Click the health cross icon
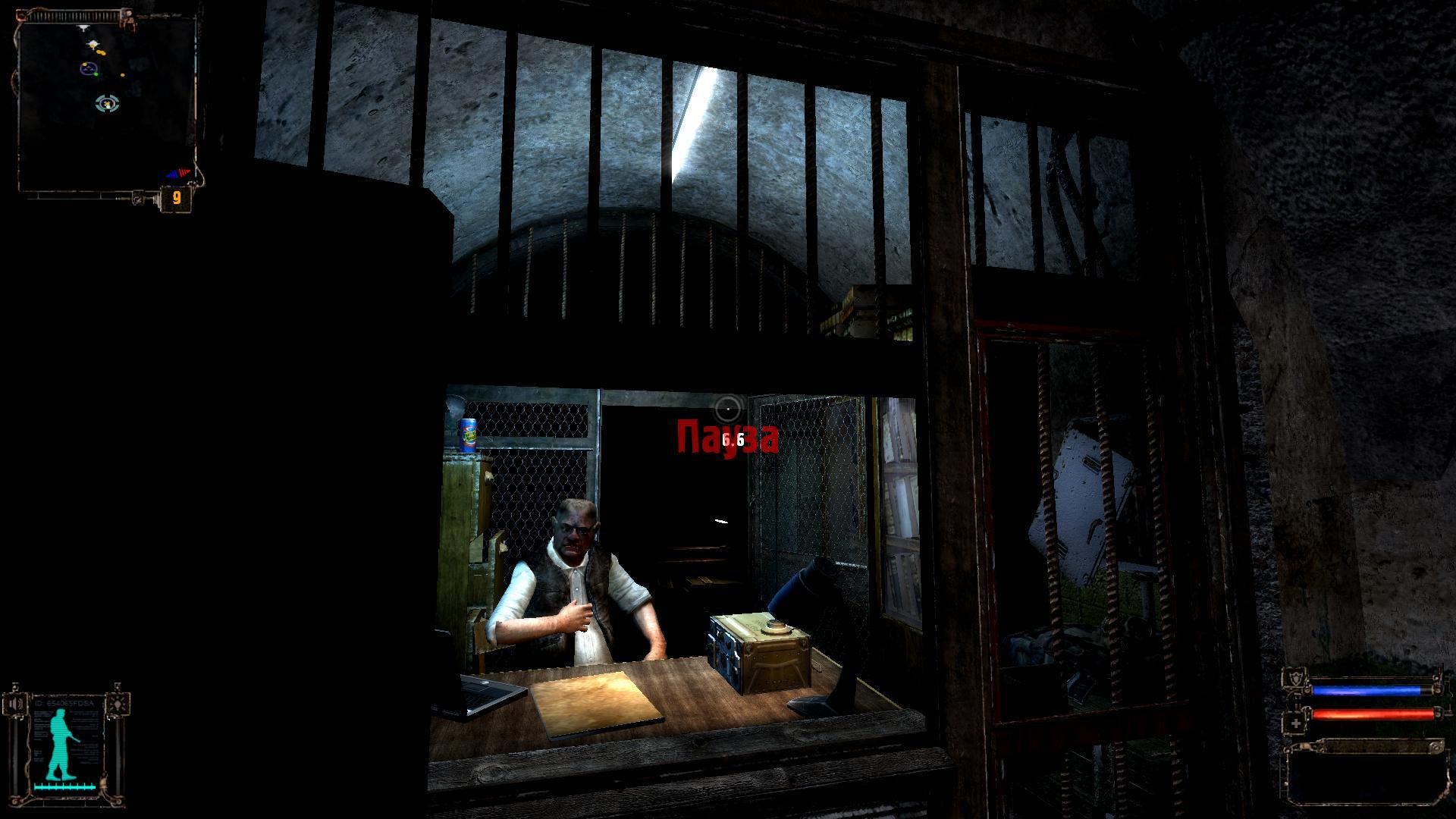Image resolution: width=1456 pixels, height=819 pixels. click(x=1296, y=724)
